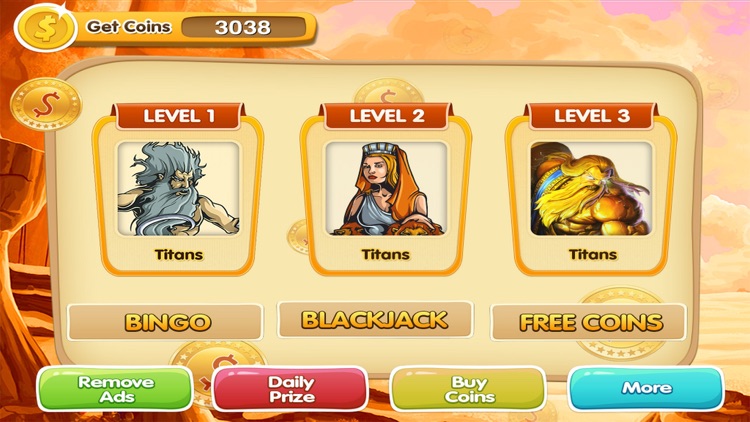The image size is (750, 422).
Task: Show the More options button
Action: click(x=646, y=388)
